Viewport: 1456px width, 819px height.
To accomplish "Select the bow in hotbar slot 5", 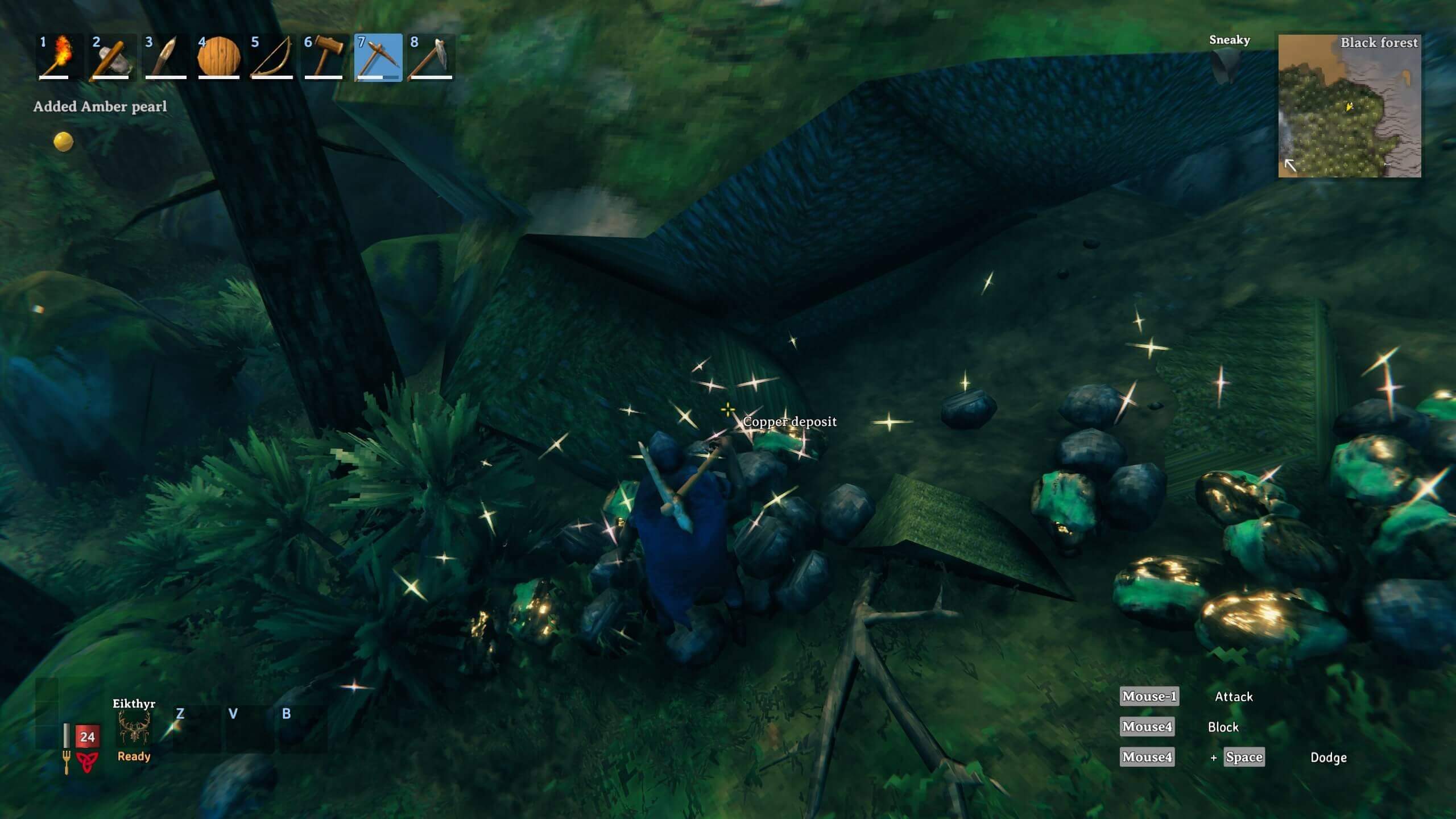I will click(x=271, y=57).
